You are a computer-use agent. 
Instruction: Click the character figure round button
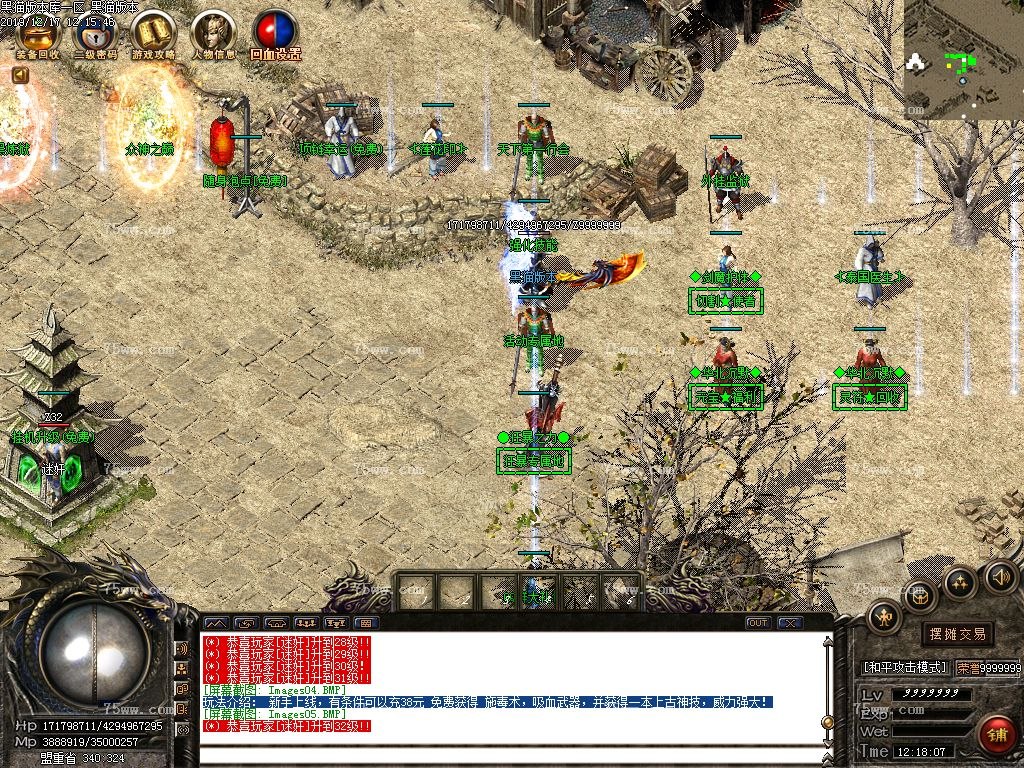click(x=885, y=616)
